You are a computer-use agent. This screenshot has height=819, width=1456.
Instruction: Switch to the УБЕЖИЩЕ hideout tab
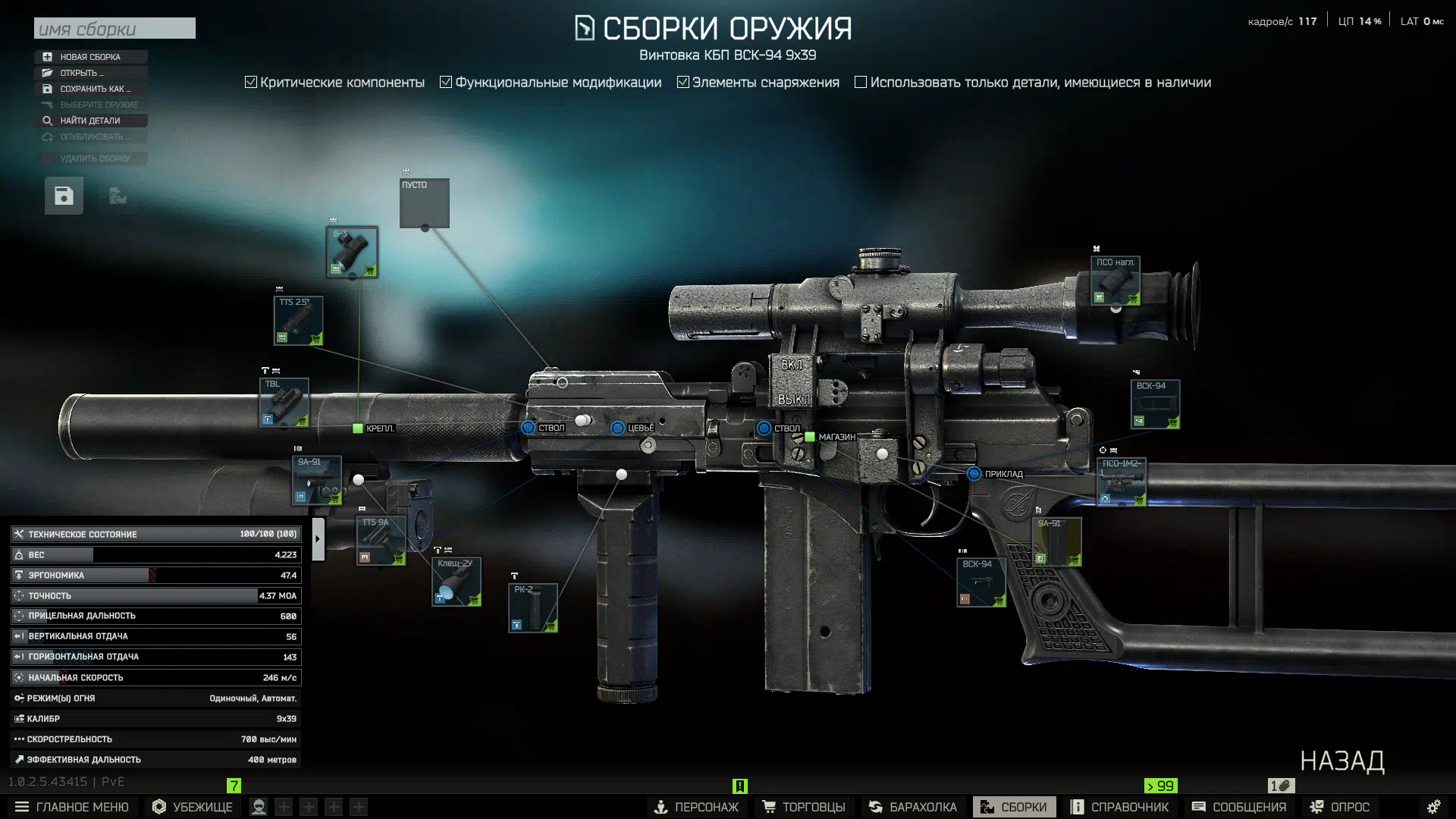193,807
